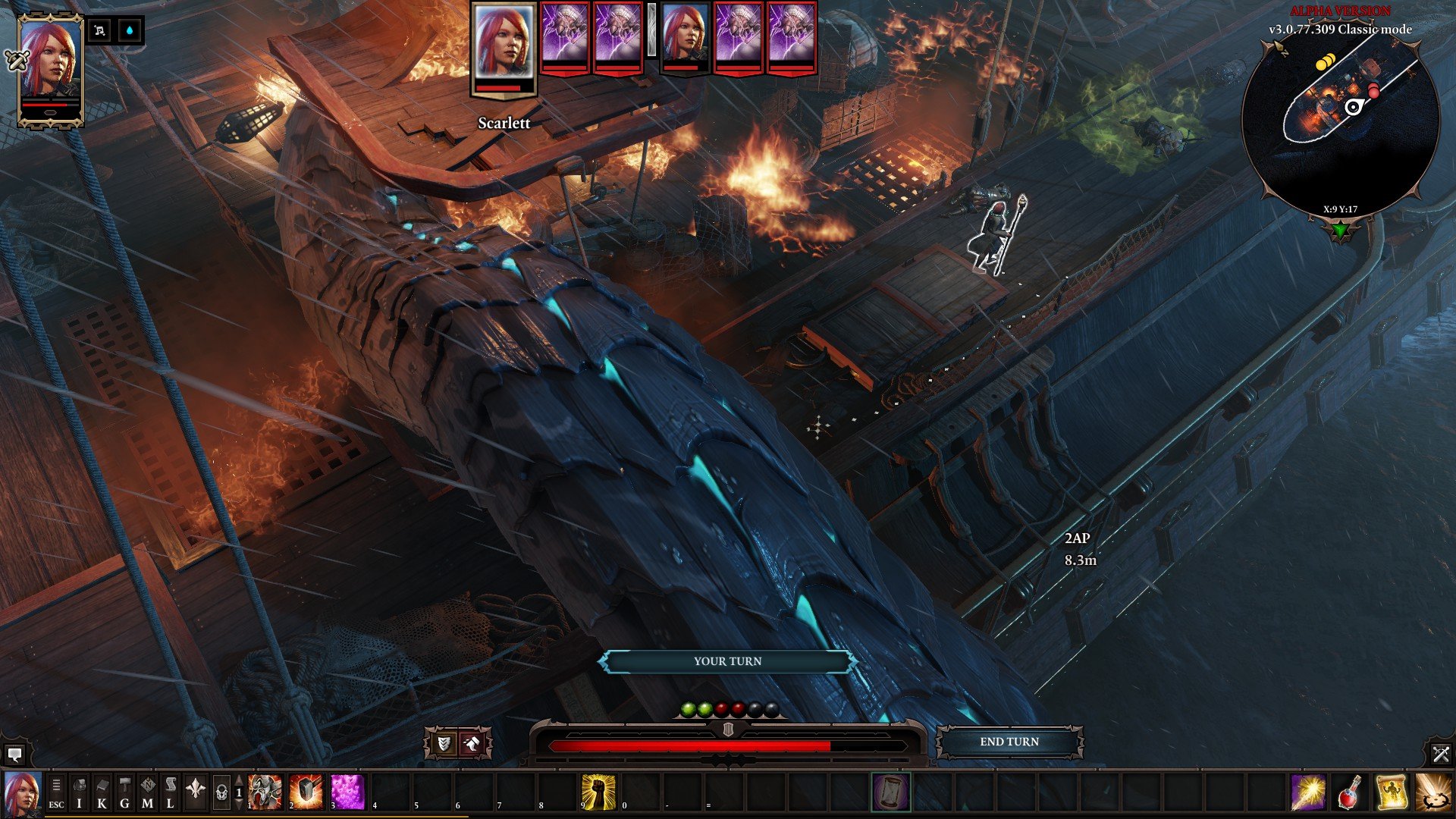Activate the golden fist skill in slot 9

598,792
